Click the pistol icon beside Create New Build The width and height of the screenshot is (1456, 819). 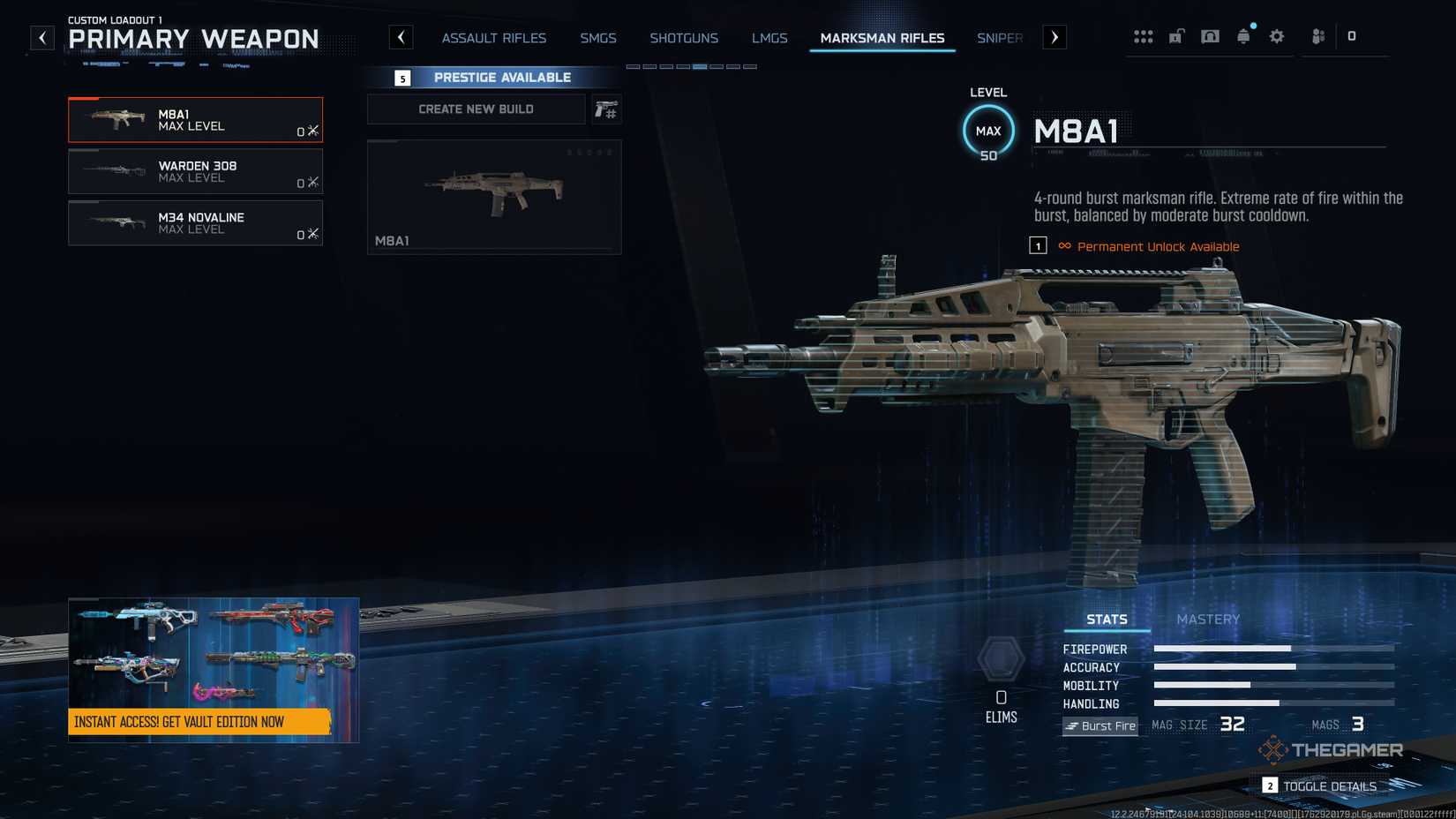[x=606, y=109]
